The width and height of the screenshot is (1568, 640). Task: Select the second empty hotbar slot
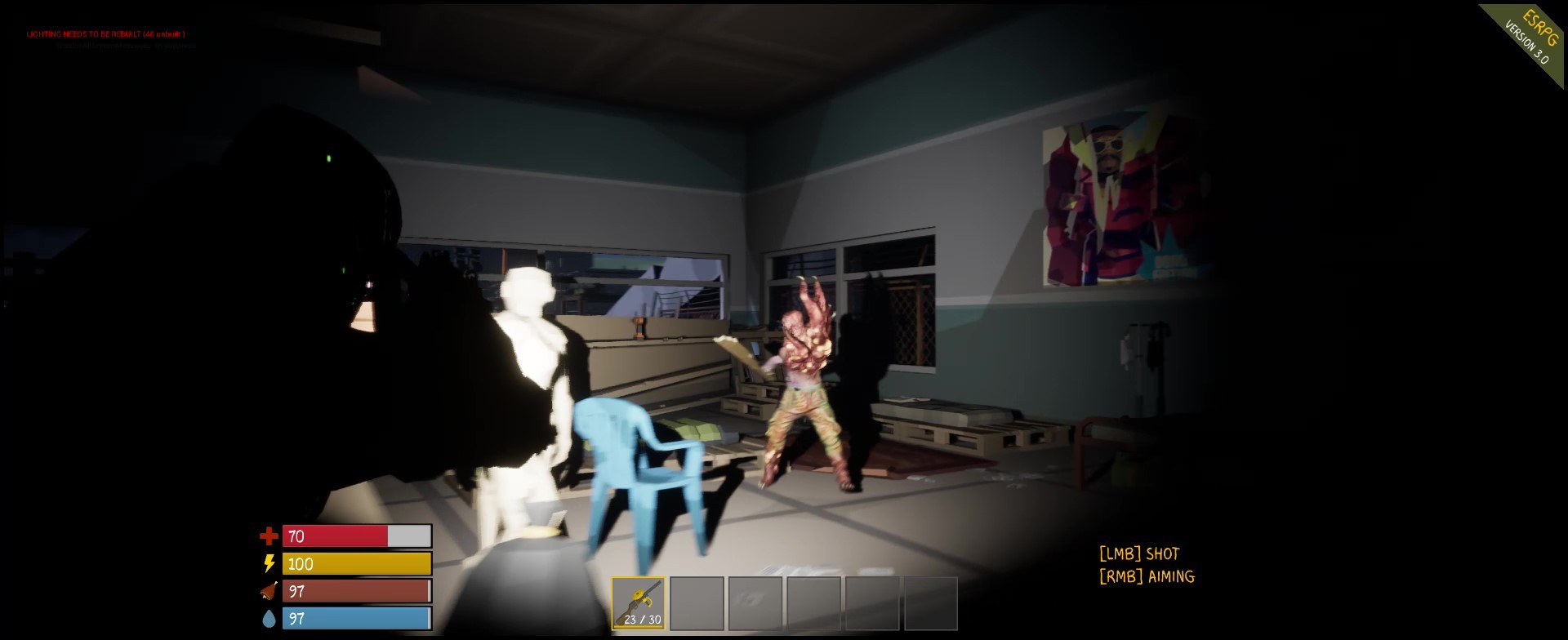pyautogui.click(x=697, y=603)
